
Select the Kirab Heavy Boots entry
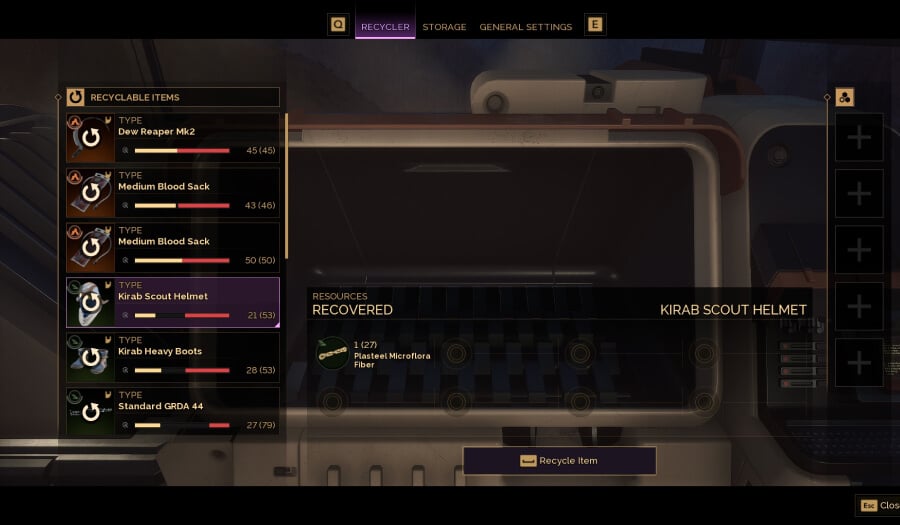click(x=172, y=358)
